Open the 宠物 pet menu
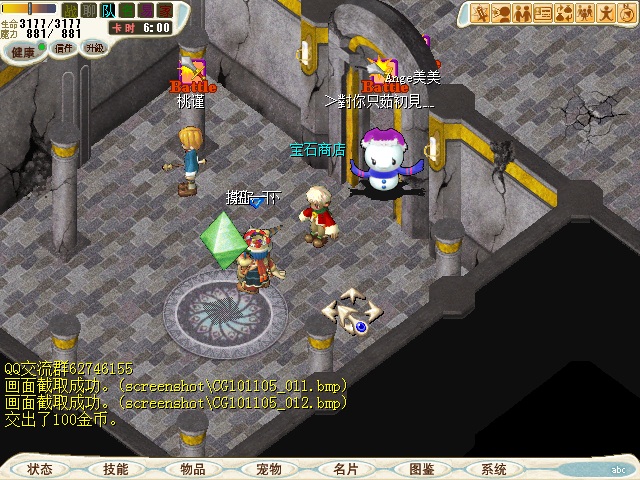640x480 pixels. click(x=269, y=469)
